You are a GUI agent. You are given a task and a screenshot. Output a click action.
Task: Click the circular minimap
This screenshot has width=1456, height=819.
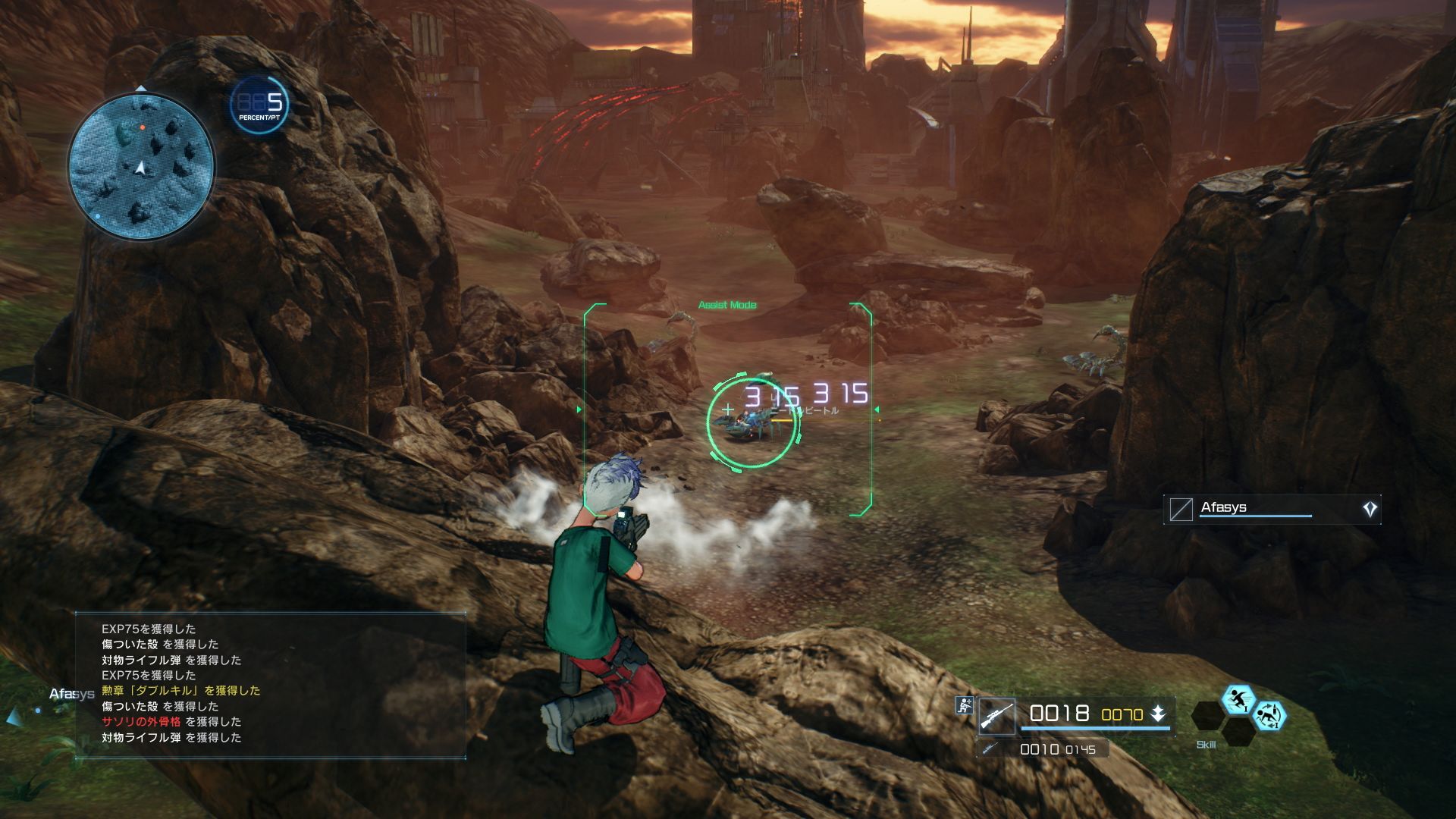point(141,165)
